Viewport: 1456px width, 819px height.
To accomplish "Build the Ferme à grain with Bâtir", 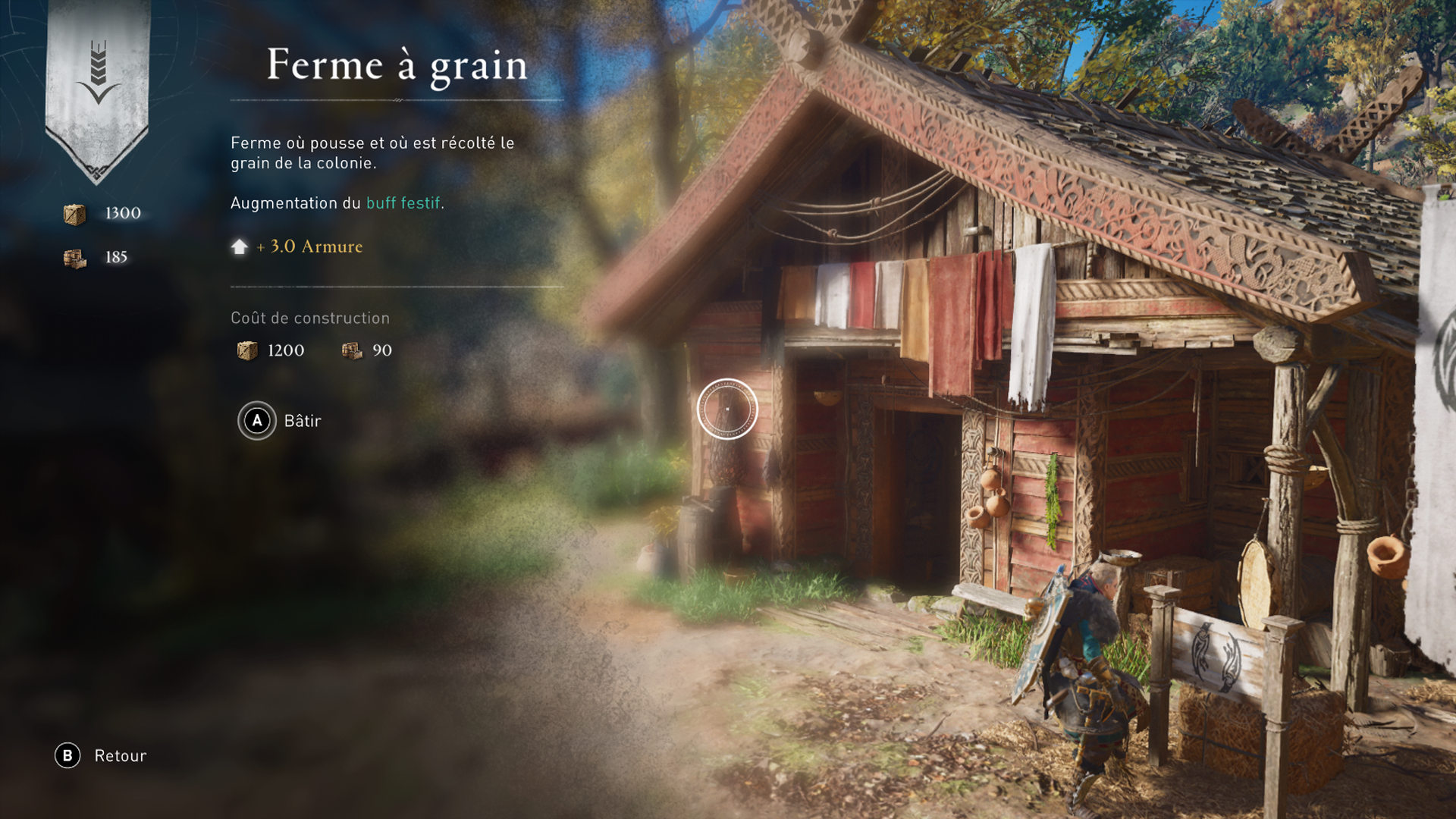I will 280,421.
